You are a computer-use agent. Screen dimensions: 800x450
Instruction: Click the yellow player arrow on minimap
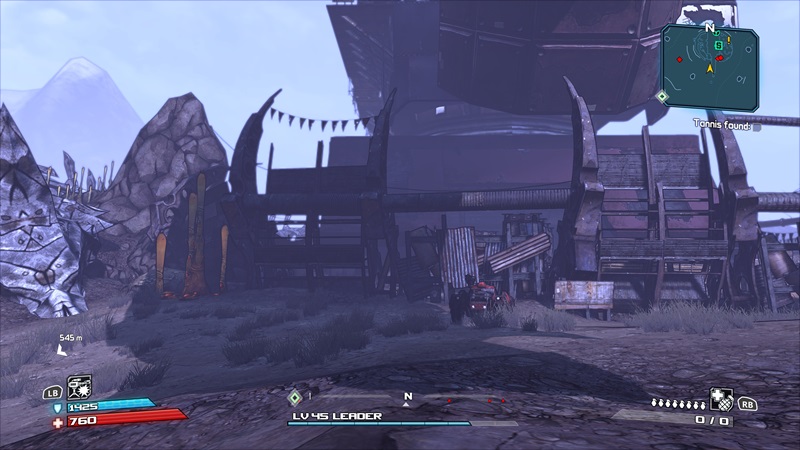712,68
